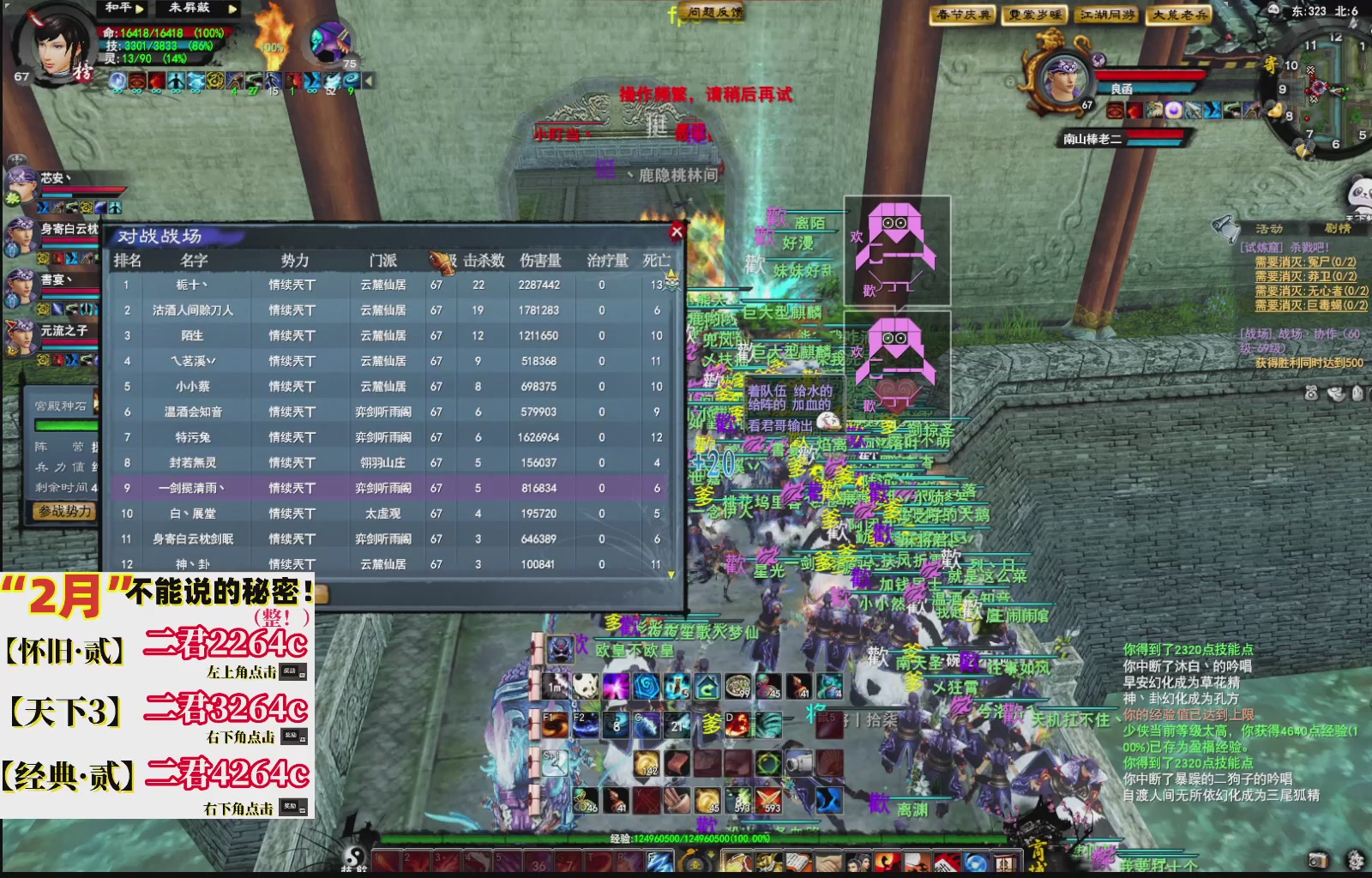The image size is (1372, 878).
Task: Open the book icon in the bottom toolbar
Action: (797, 862)
